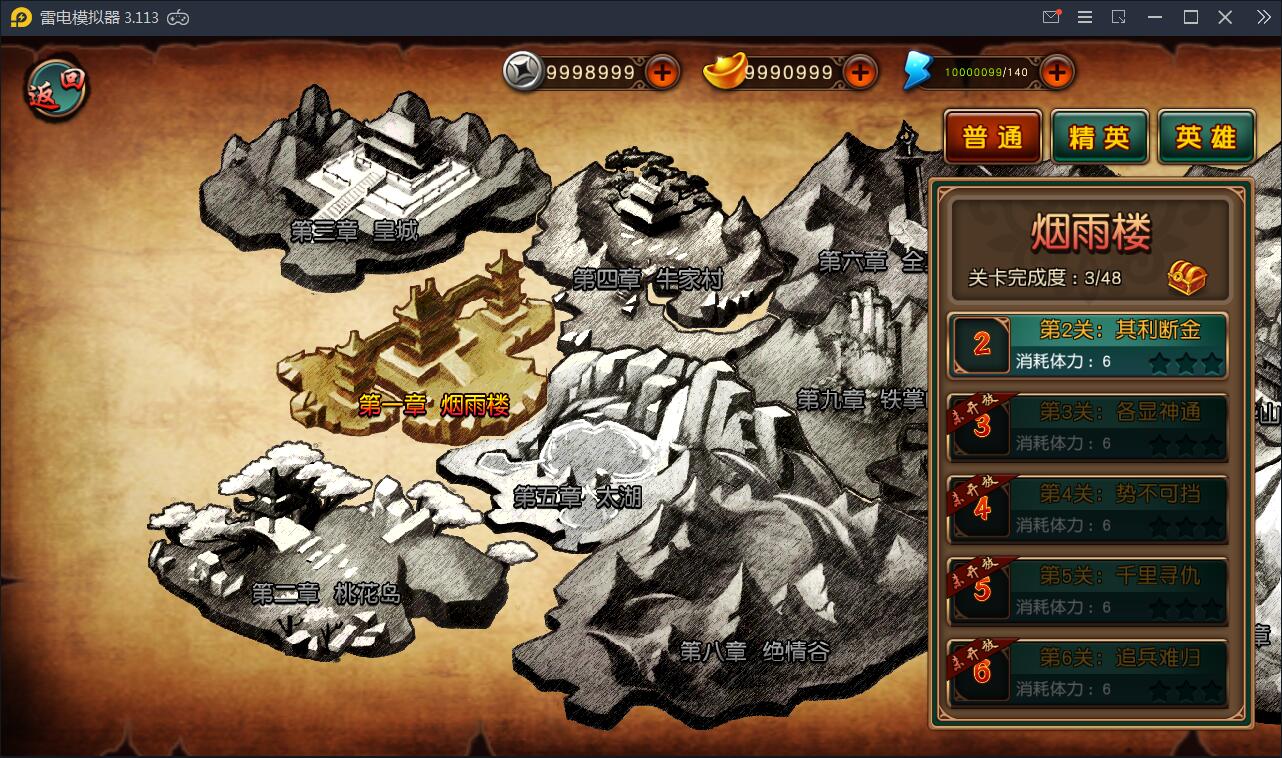Refill stamina using the plus button
Viewport: 1282px width, 758px height.
click(x=1057, y=72)
